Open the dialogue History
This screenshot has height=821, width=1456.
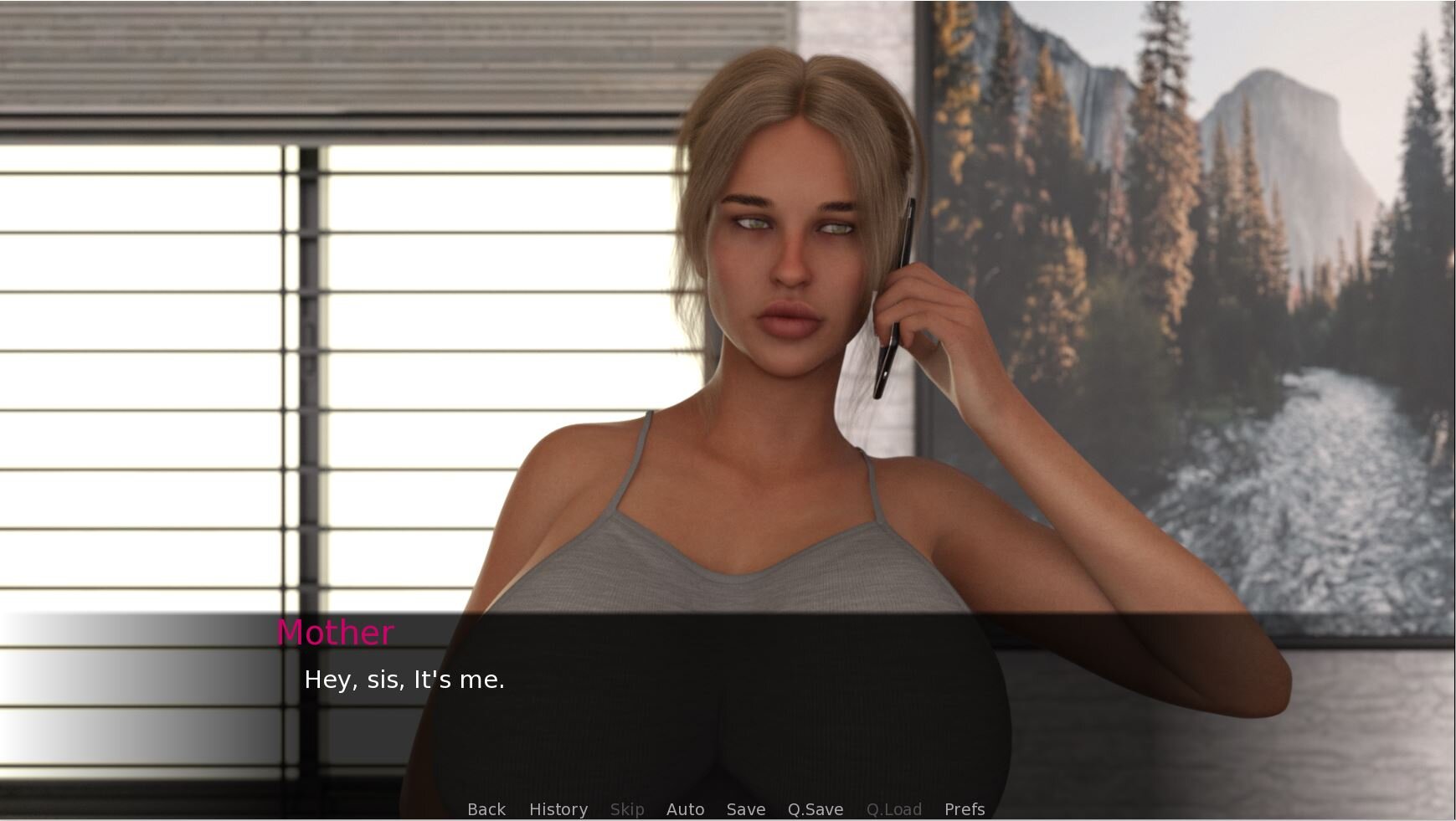(558, 809)
